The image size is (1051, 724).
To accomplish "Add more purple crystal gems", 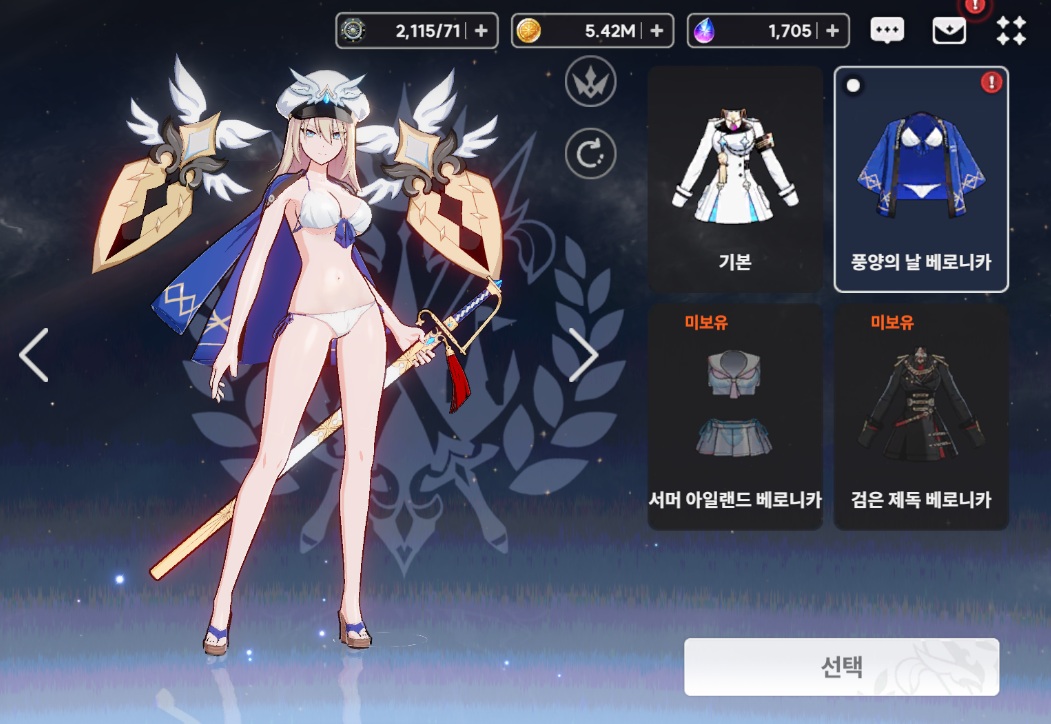I will point(832,31).
